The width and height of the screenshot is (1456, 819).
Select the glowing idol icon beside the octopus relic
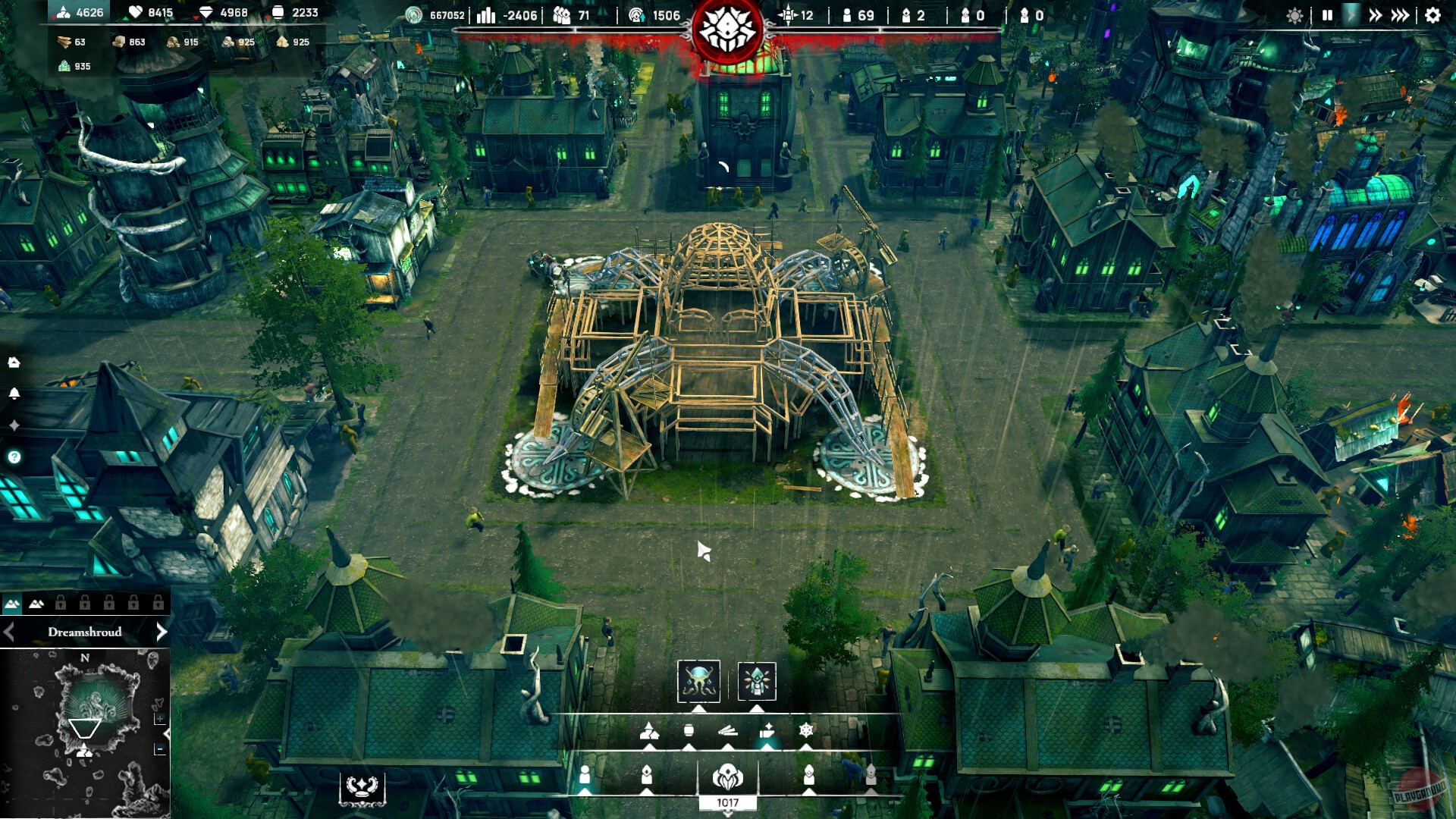click(x=757, y=682)
